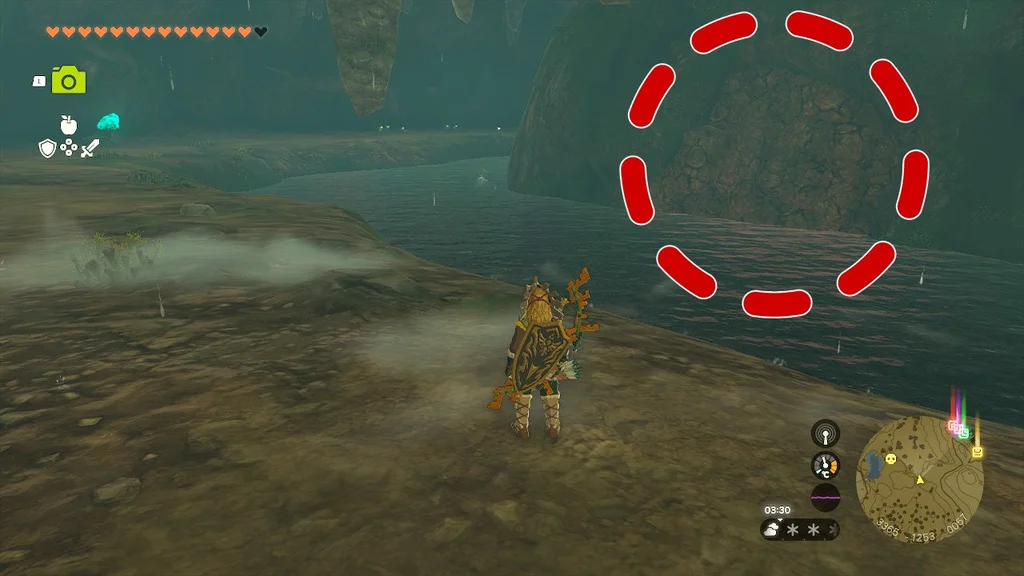Image resolution: width=1024 pixels, height=576 pixels.
Task: Click the purple noise meter circle
Action: 825,497
